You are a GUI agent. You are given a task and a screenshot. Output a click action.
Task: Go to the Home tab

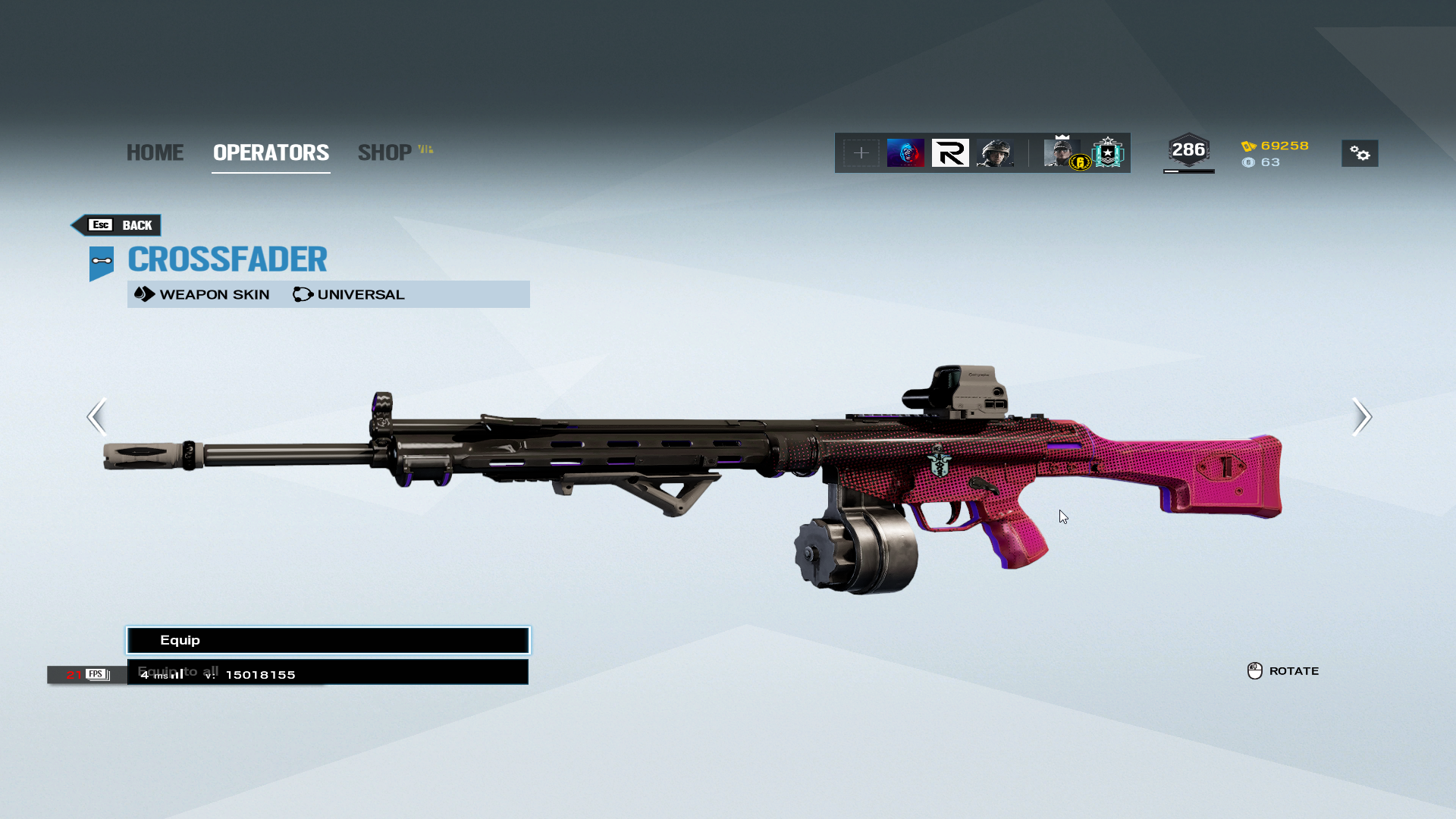pos(155,152)
